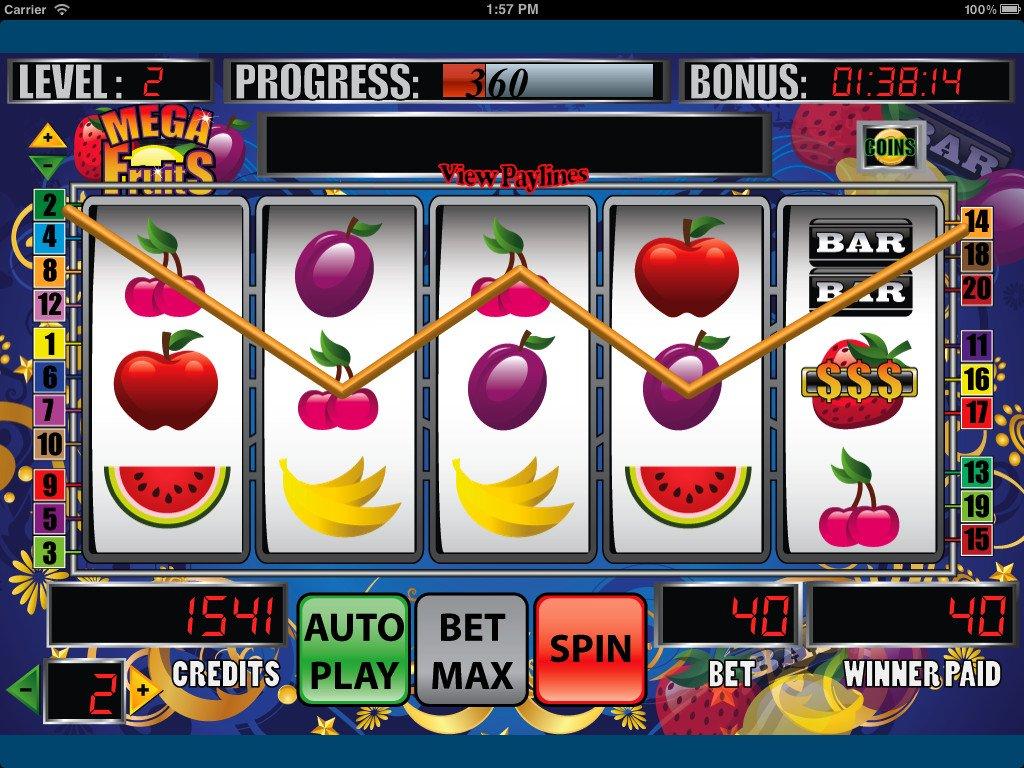The height and width of the screenshot is (768, 1024).
Task: Hit the Bet Max button
Action: tap(471, 648)
